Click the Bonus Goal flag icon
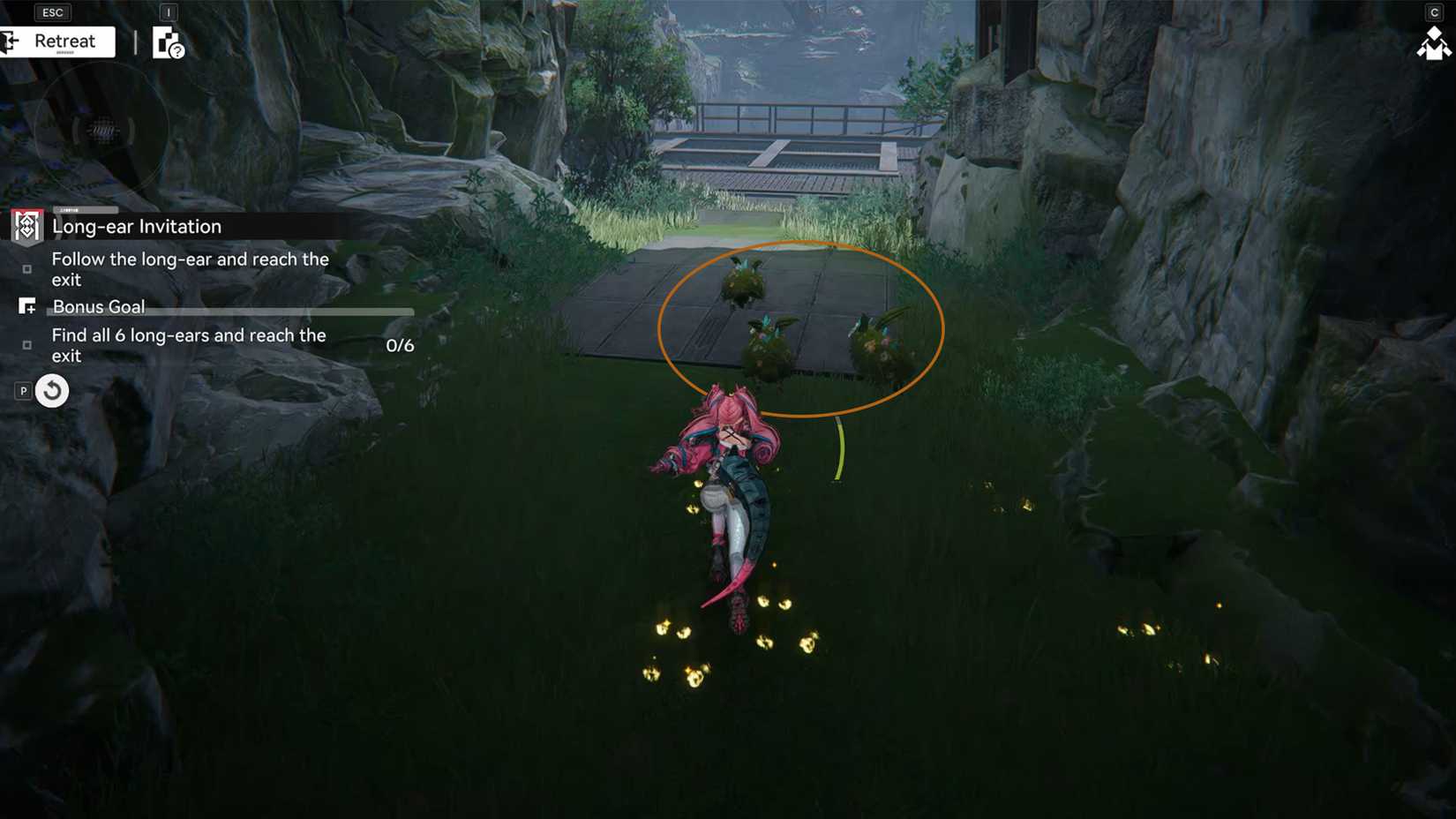1456x819 pixels. (27, 307)
